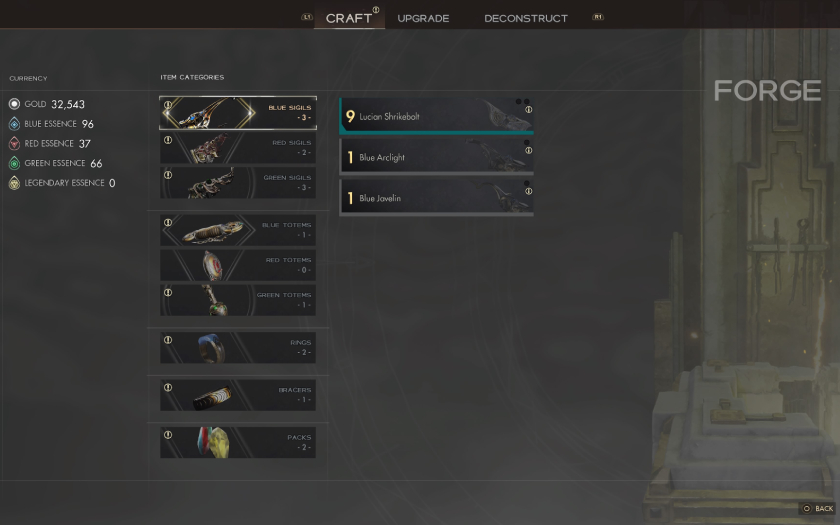The image size is (840, 525).
Task: Switch to the Deconstruct tab
Action: point(525,18)
